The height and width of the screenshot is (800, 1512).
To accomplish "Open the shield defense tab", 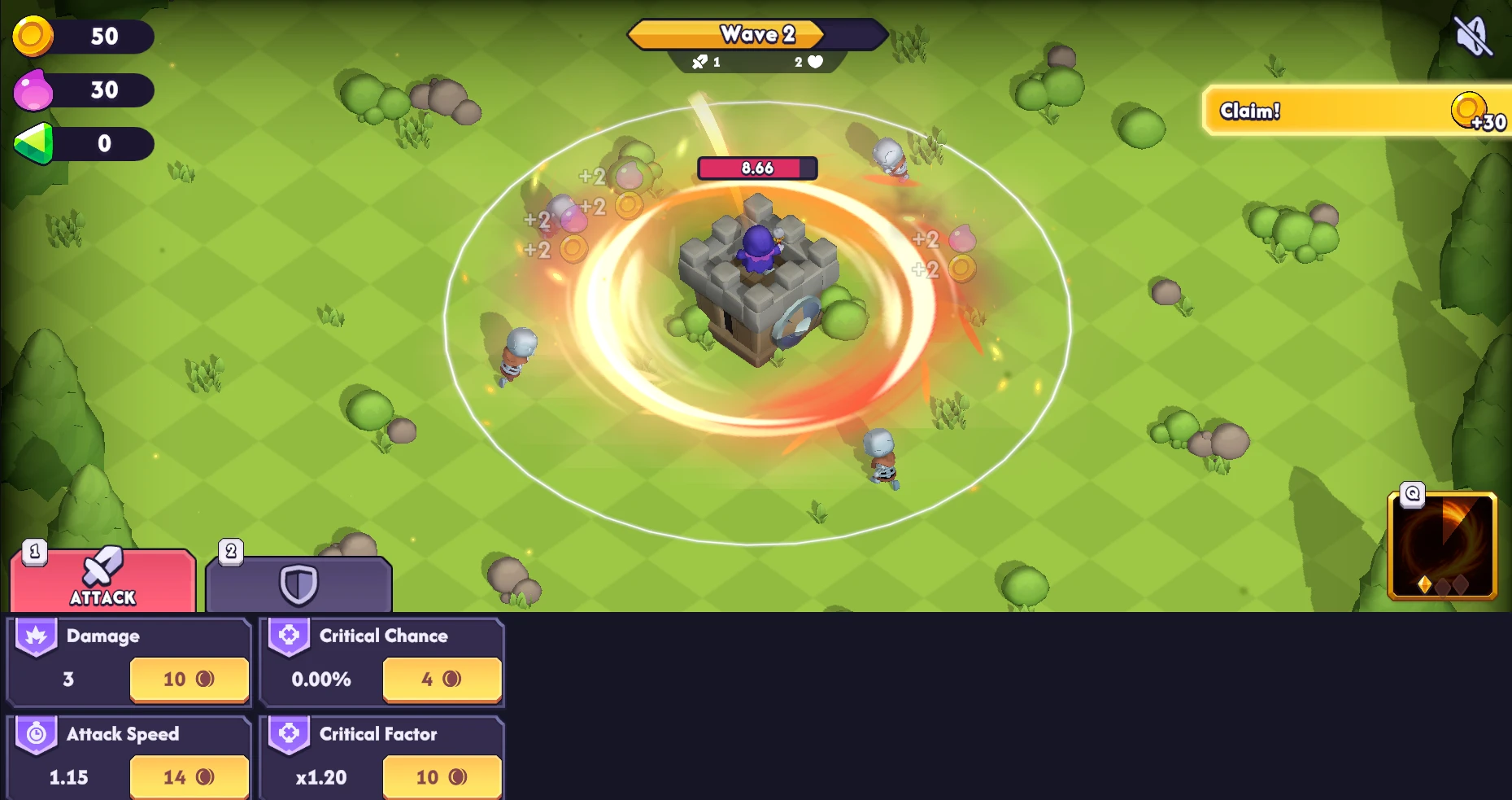I will (298, 584).
